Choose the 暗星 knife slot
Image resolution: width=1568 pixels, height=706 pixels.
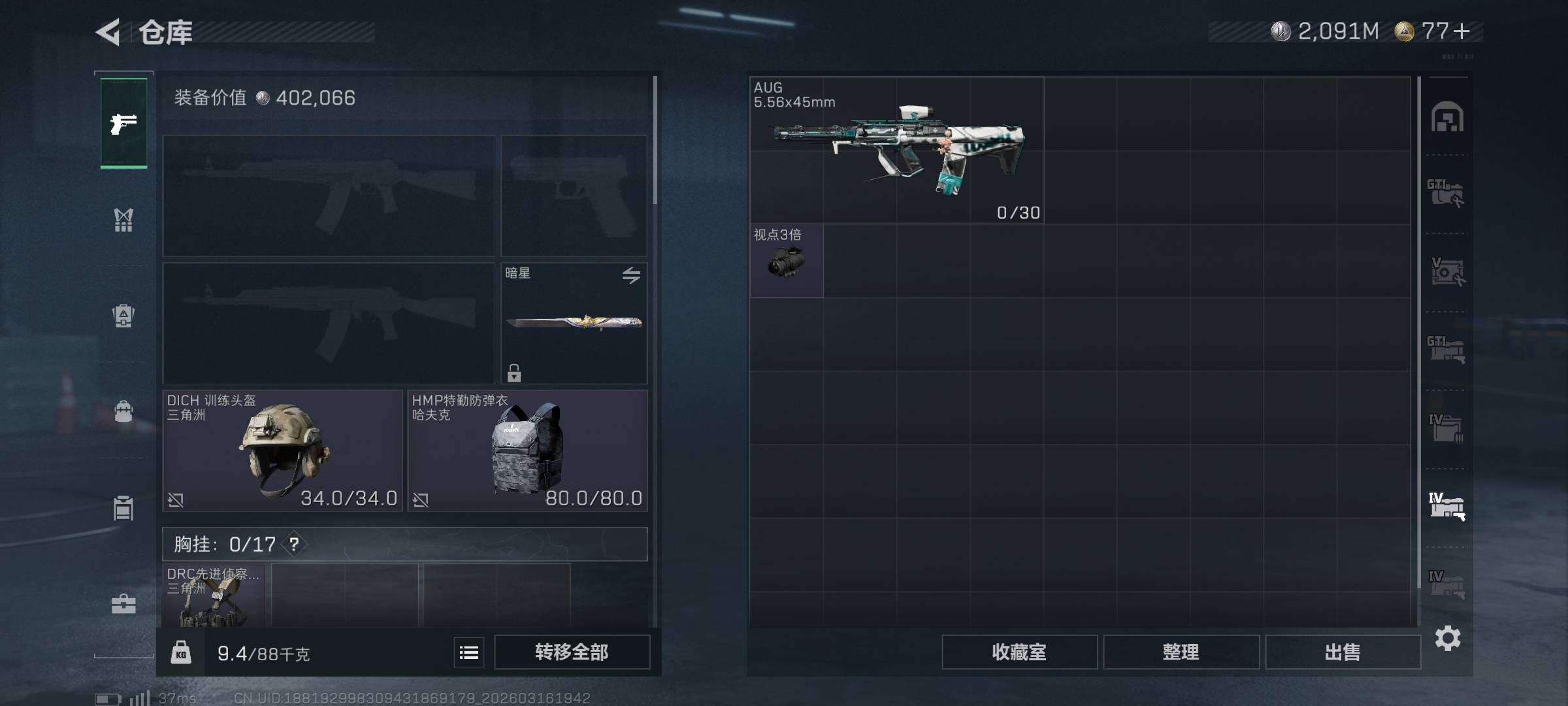[x=574, y=323]
